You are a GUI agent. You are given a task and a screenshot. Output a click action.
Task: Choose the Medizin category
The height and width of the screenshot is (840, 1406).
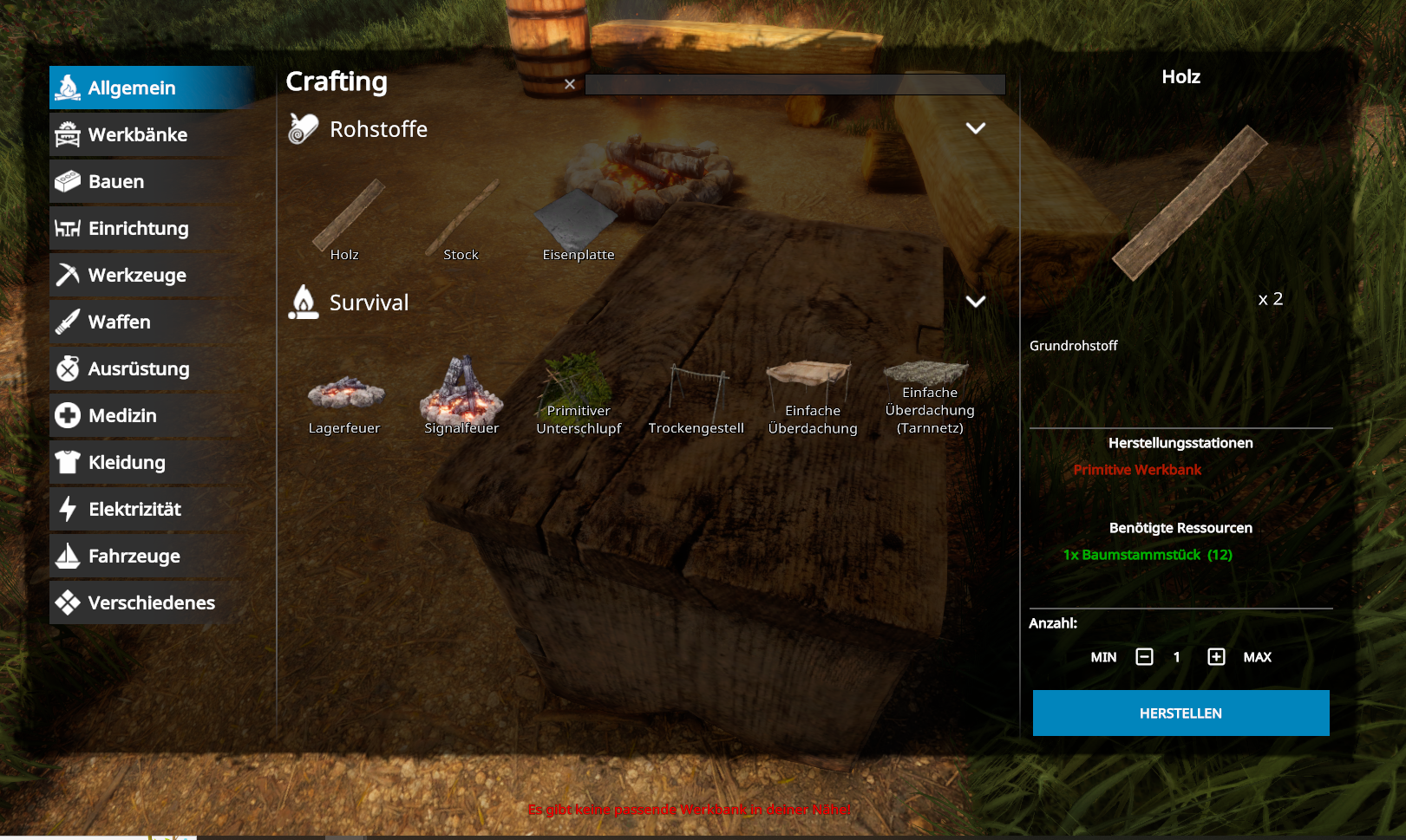(122, 416)
